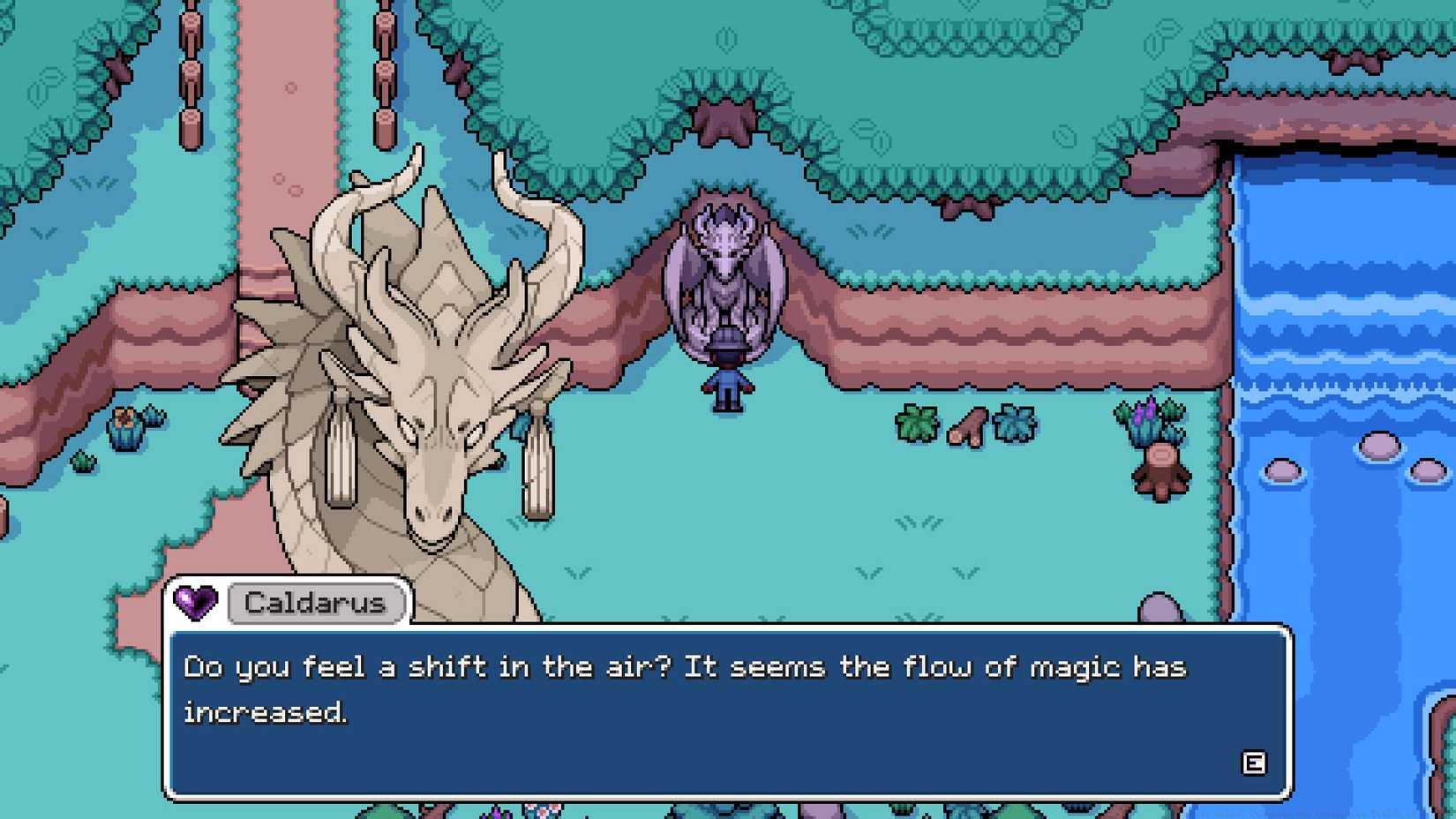
Task: Click the blue flower next to the logs
Action: coord(1017,424)
